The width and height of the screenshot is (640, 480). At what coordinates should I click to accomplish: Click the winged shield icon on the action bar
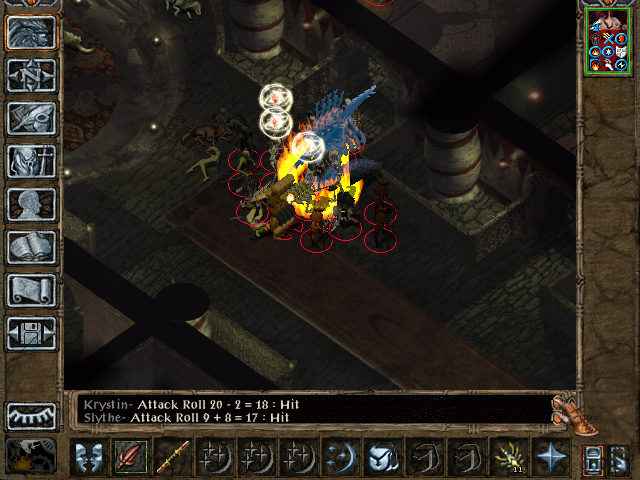382,457
